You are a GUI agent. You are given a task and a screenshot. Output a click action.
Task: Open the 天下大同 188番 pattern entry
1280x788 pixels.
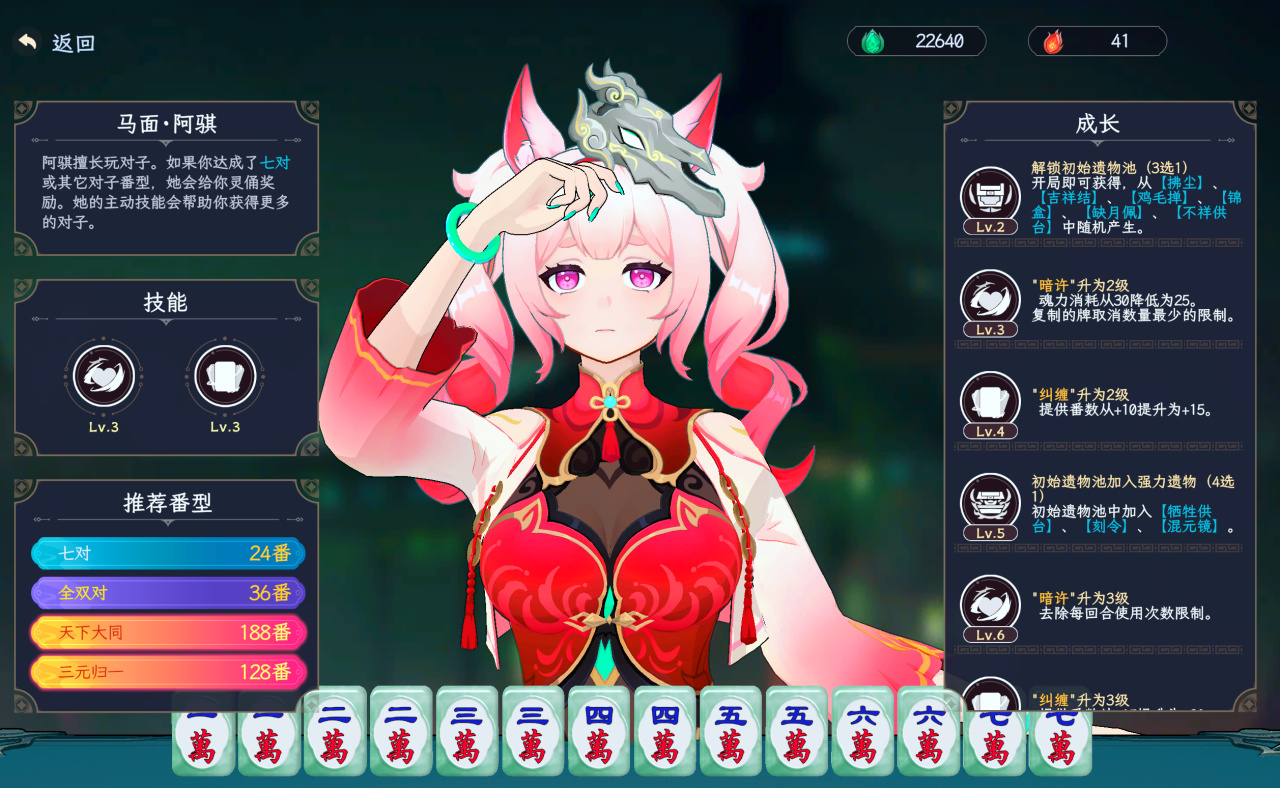click(168, 632)
